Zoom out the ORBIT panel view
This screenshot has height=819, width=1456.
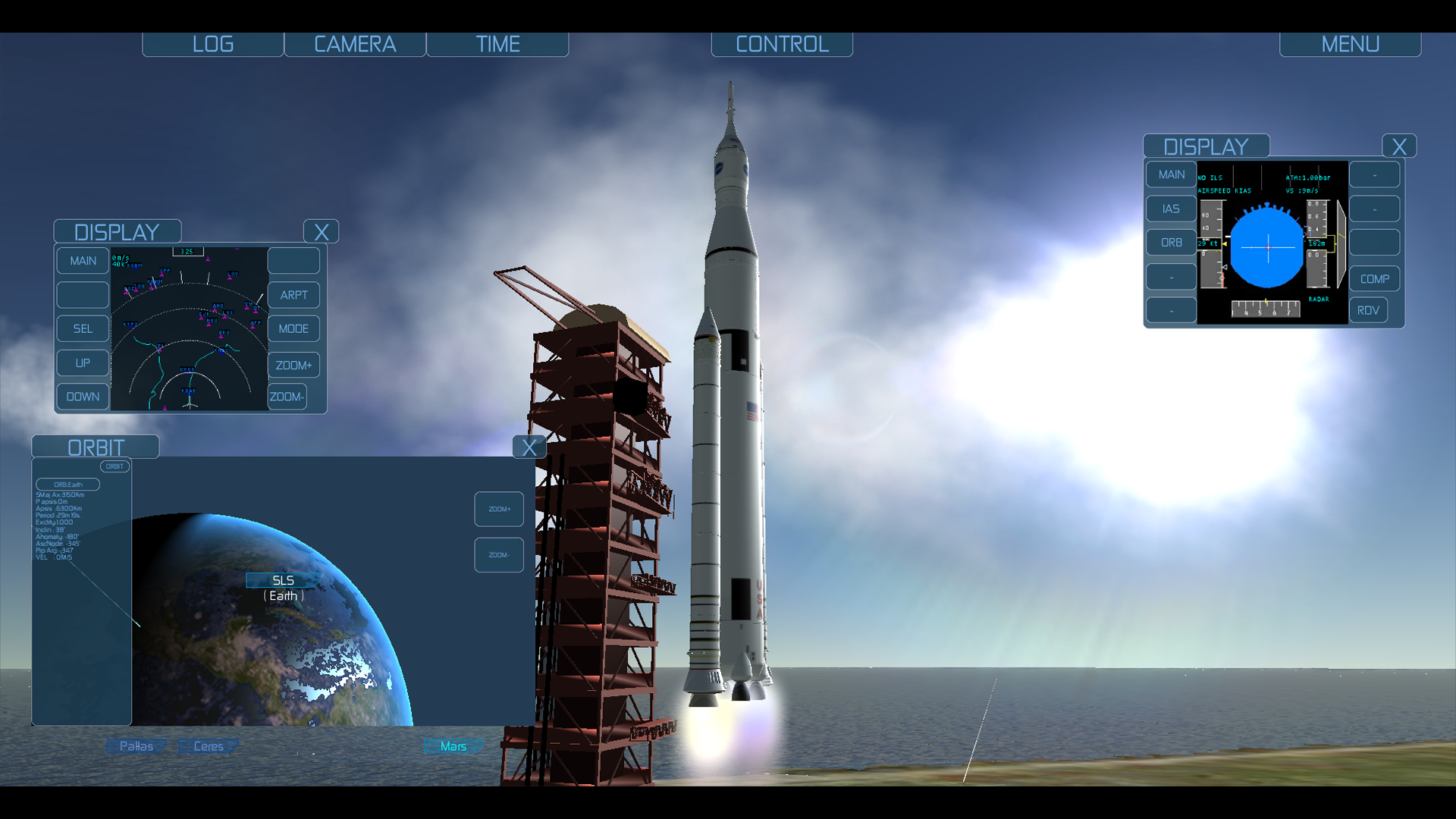[x=499, y=555]
